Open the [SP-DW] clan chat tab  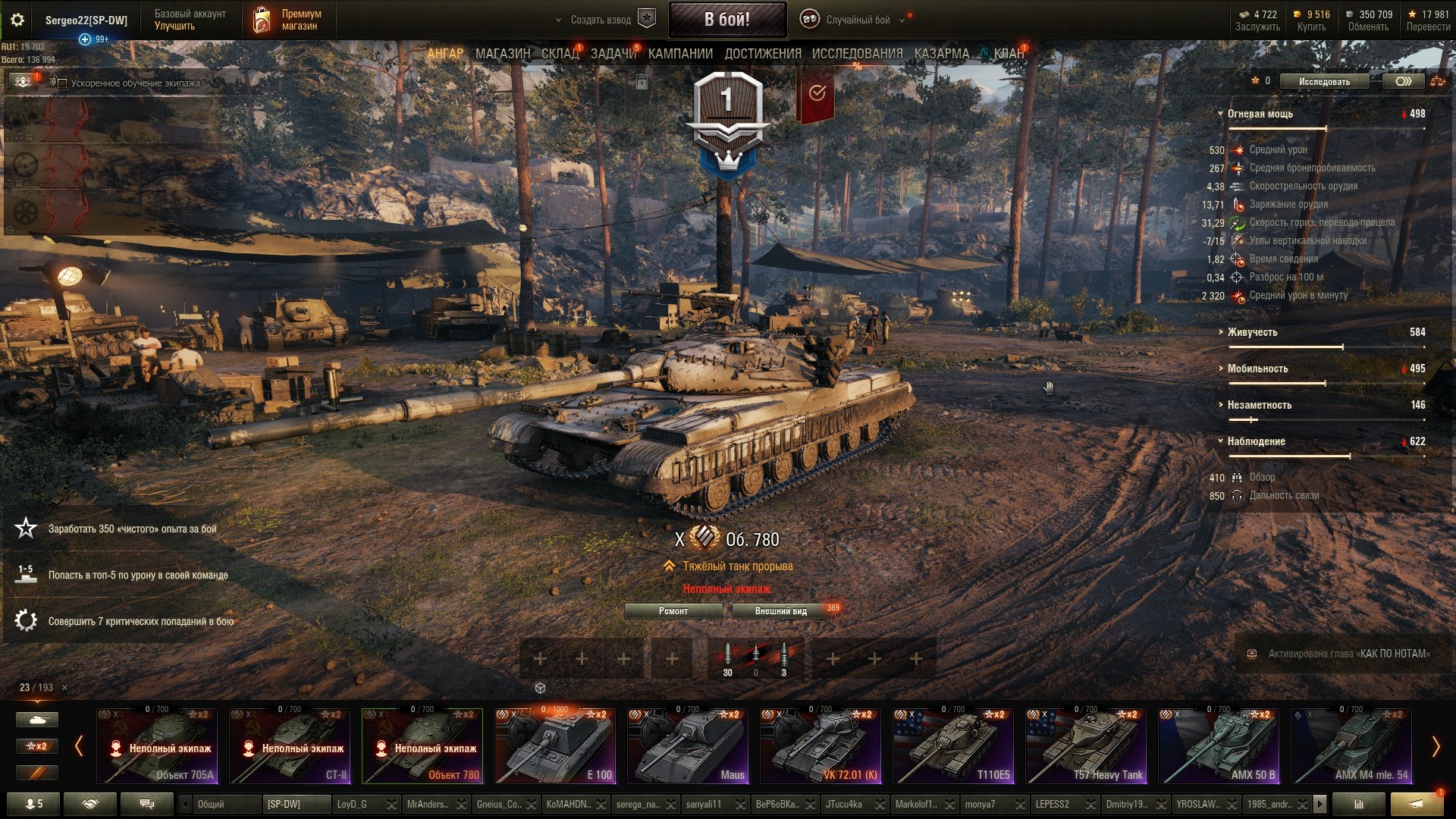[x=296, y=804]
